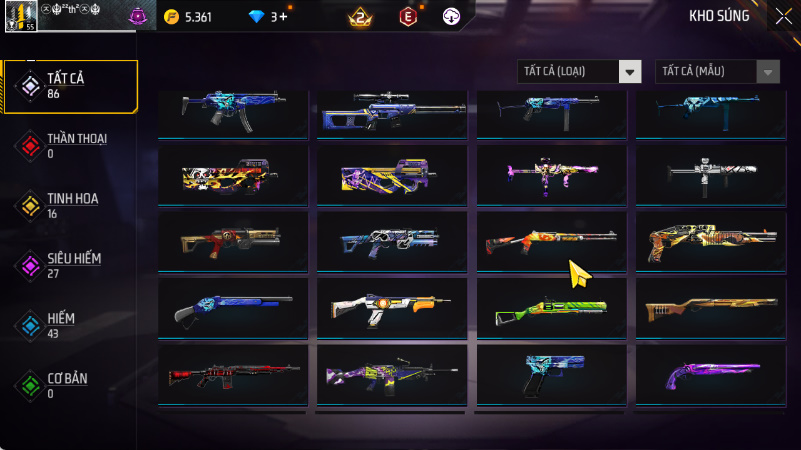Screen dimensions: 801x450
Task: Pick the blue pump shotgun skin
Action: tap(232, 309)
